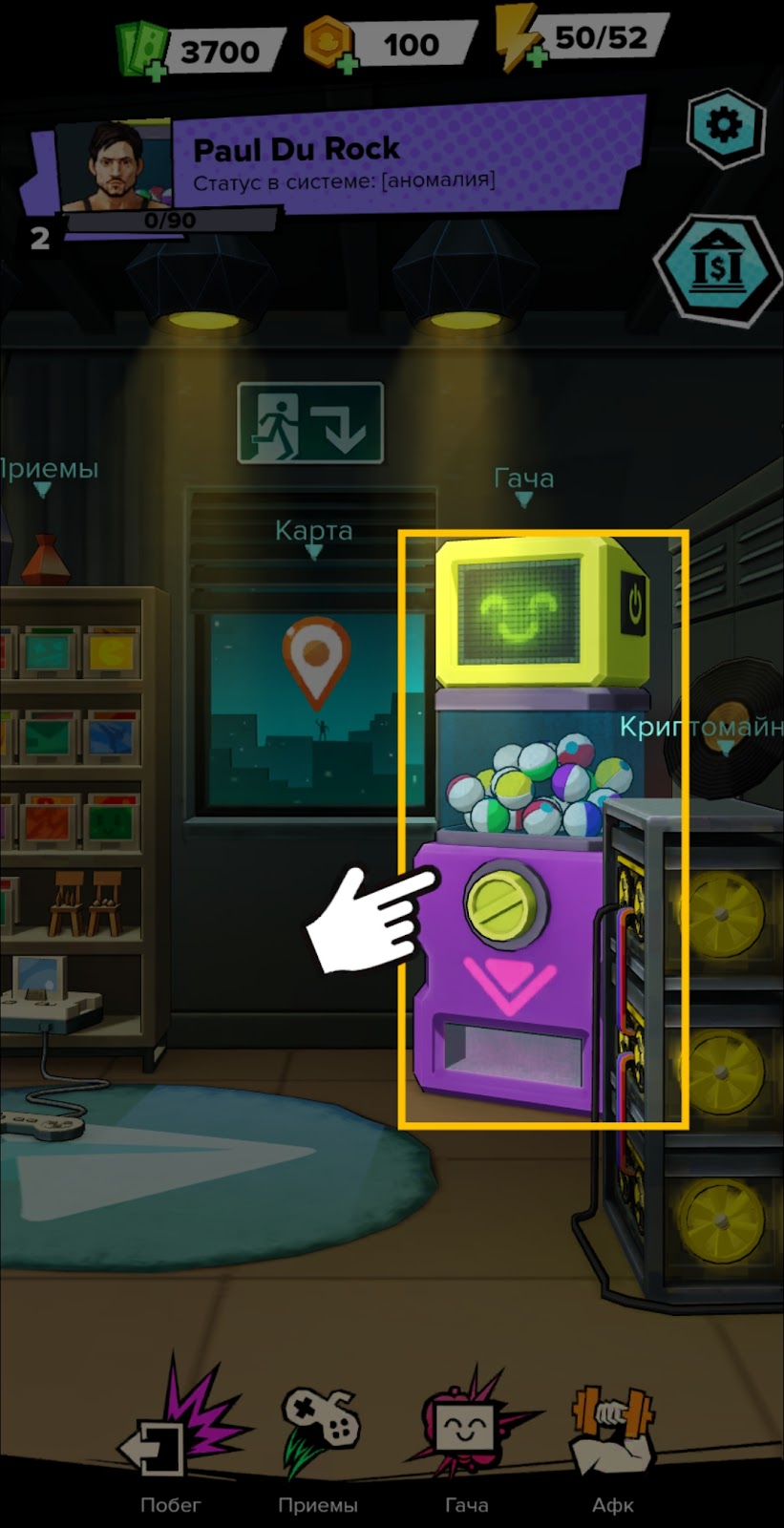This screenshot has width=784, height=1528.
Task: Open the settings gear
Action: coord(726,127)
